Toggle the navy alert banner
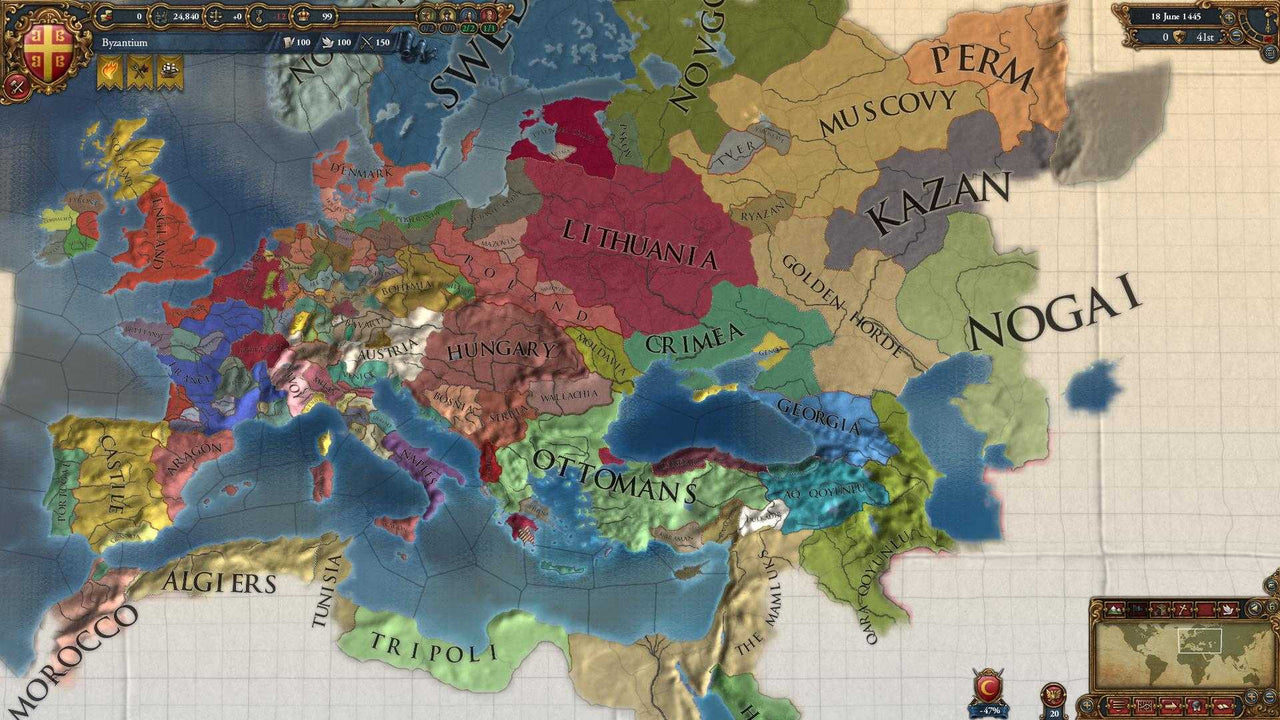Image resolution: width=1280 pixels, height=720 pixels. point(168,68)
